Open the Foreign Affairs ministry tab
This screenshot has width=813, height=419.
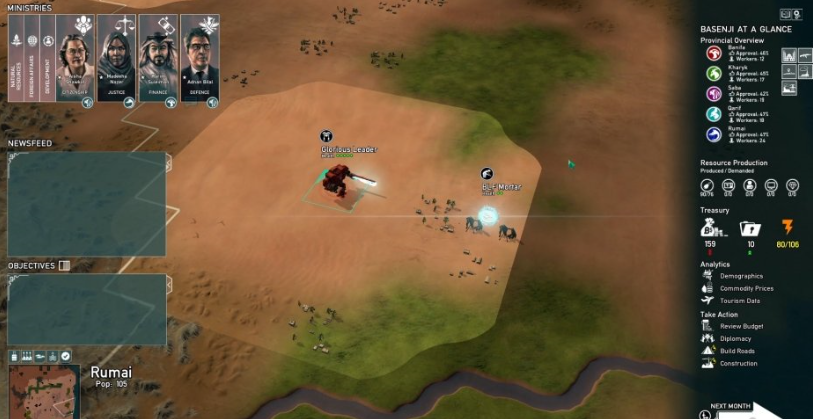coord(32,60)
